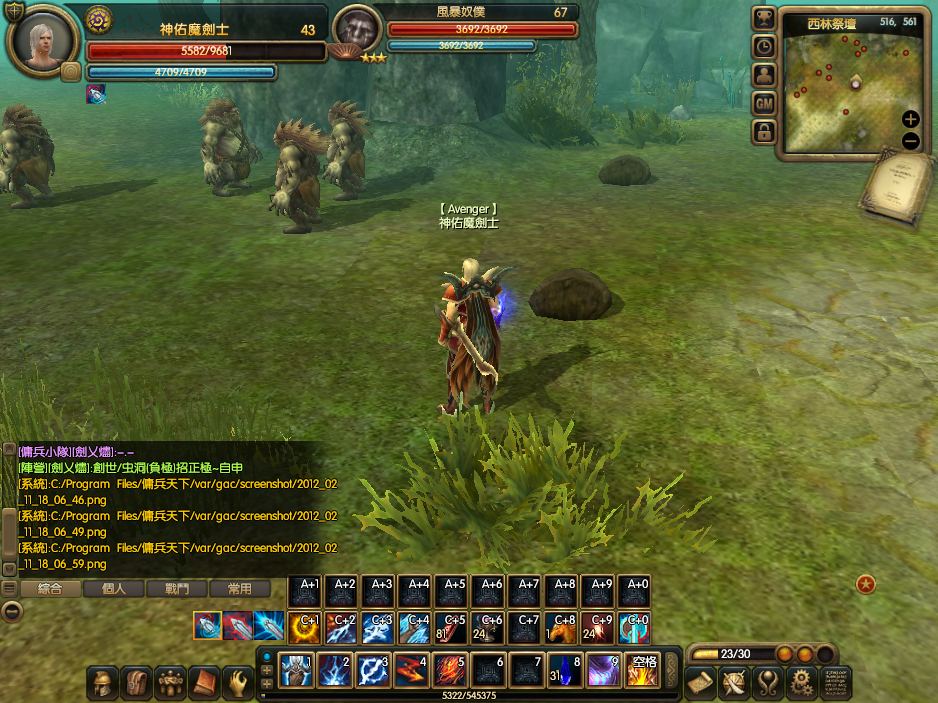Show the 常用 chat tab
Image resolution: width=938 pixels, height=703 pixels.
(239, 589)
